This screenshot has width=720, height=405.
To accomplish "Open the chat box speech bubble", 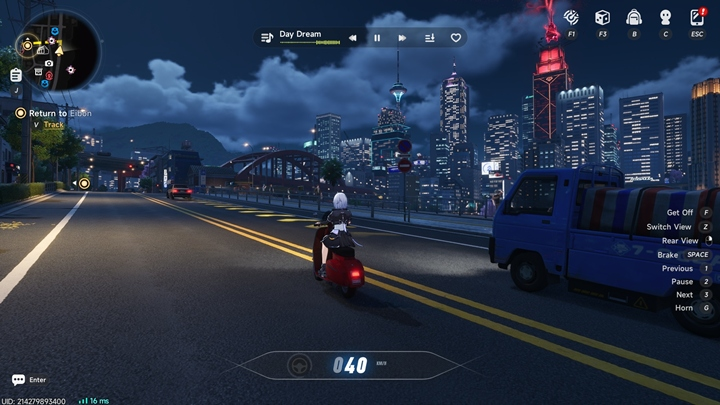I will pos(18,380).
